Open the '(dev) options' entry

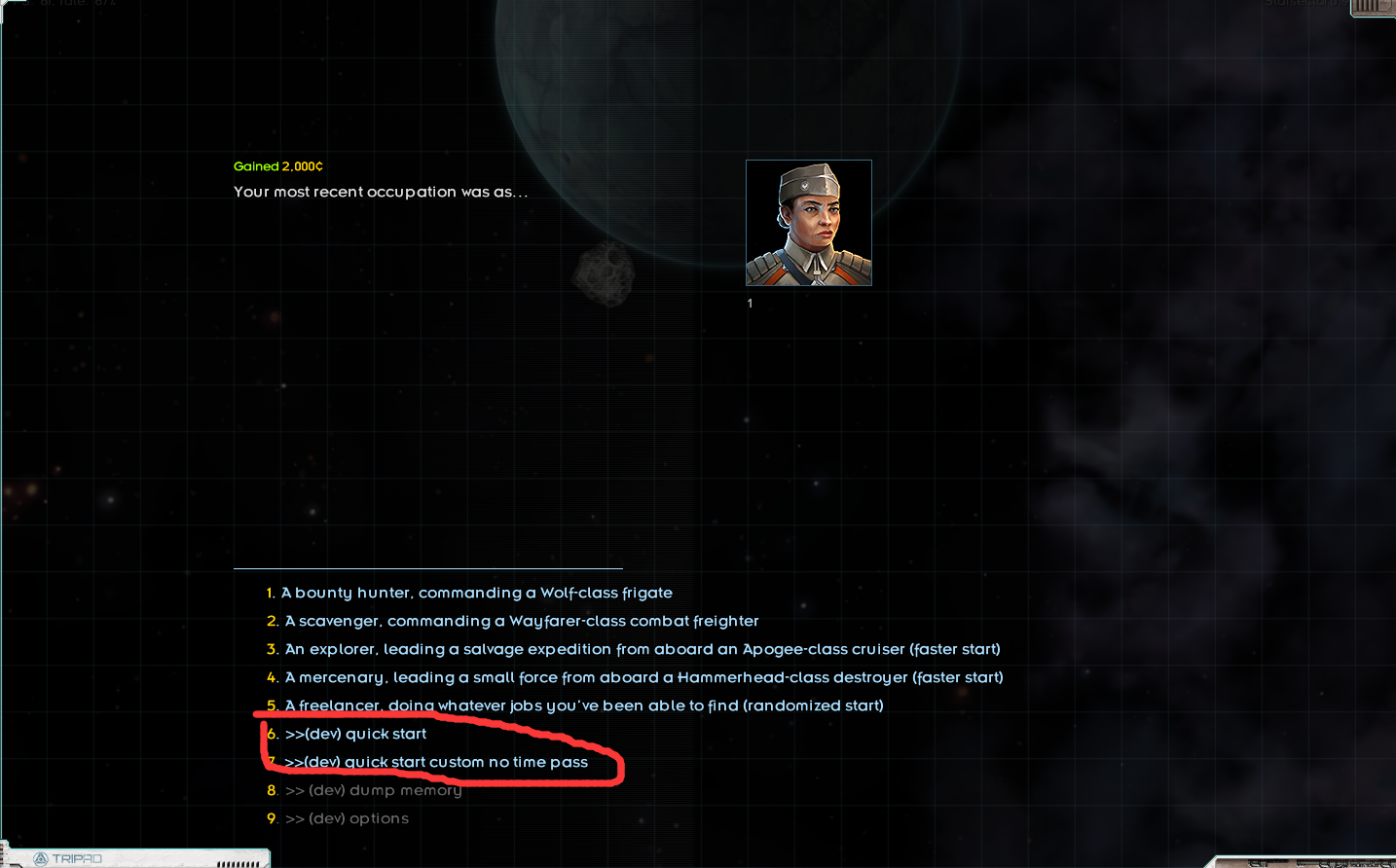pyautogui.click(x=348, y=818)
